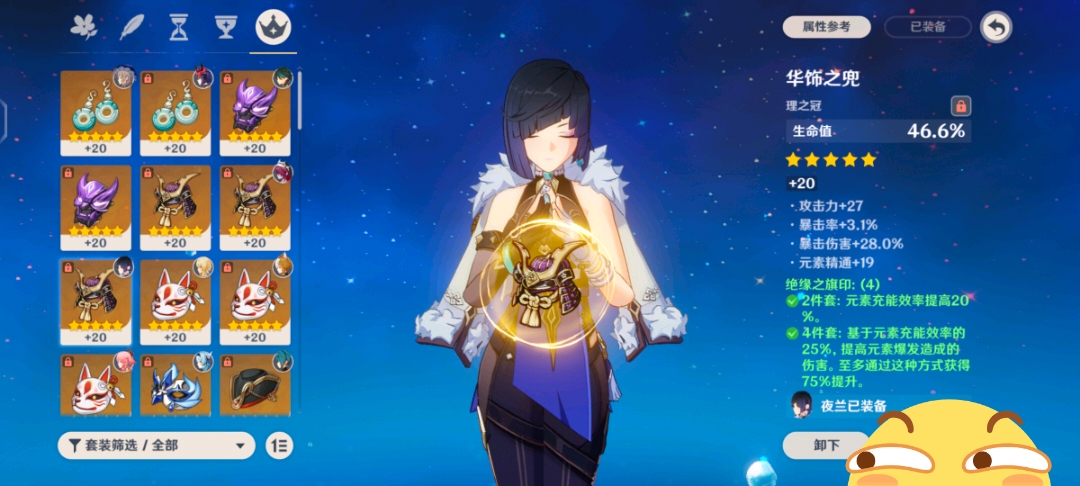
Task: Open the 套装筛选 set filter dropdown
Action: coord(157,445)
